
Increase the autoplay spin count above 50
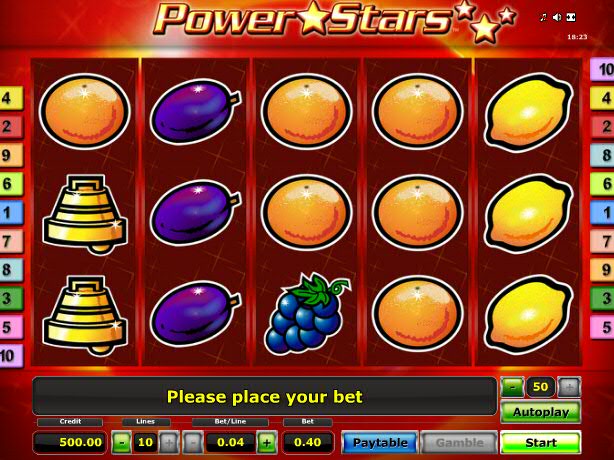[568, 386]
